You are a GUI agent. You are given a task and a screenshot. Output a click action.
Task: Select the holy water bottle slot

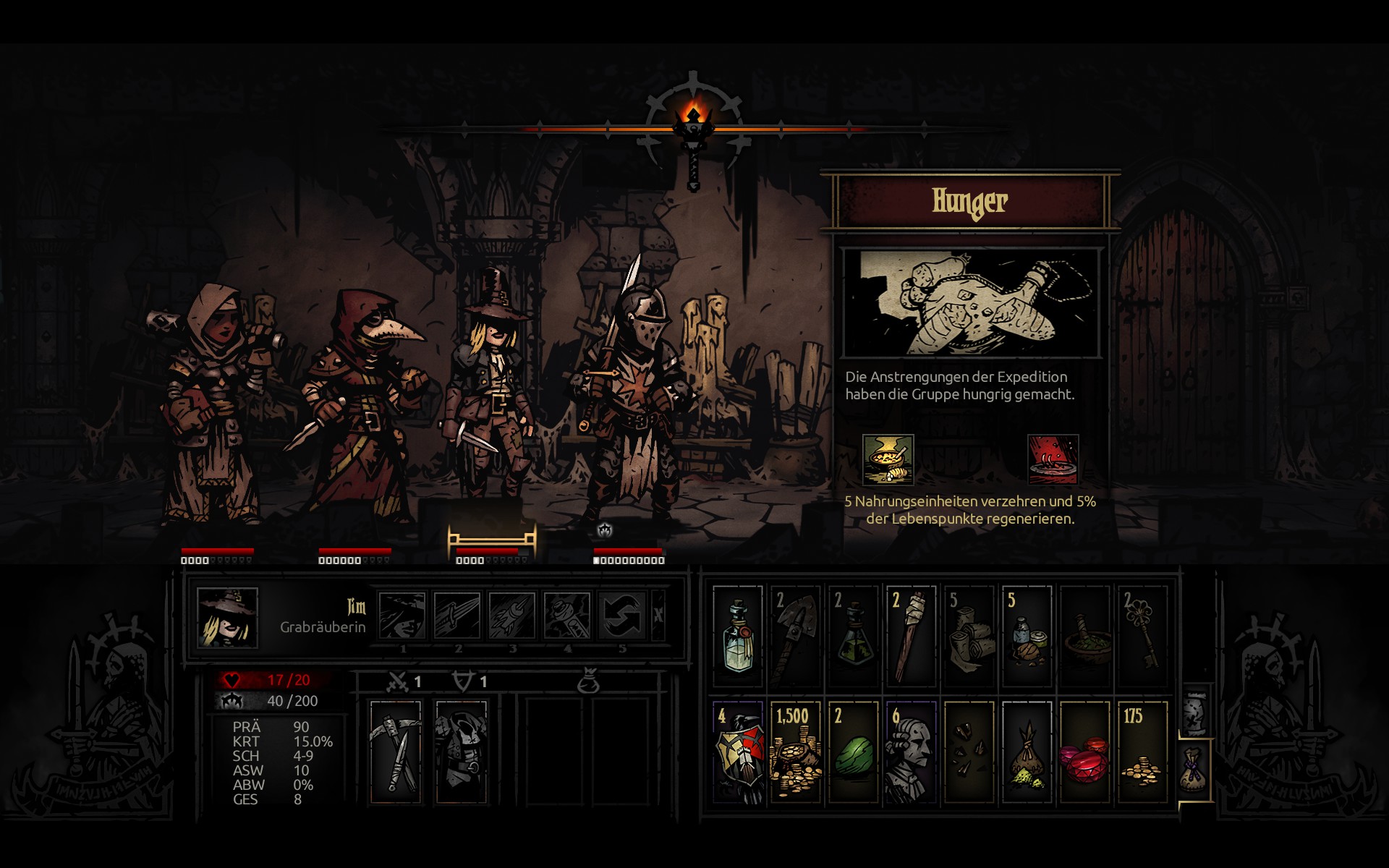tap(737, 636)
